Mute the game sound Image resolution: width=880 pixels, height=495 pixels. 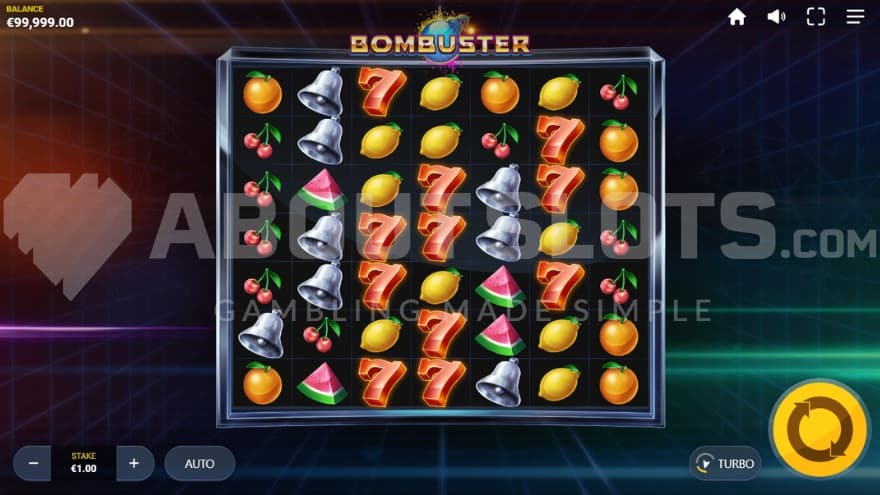click(x=776, y=17)
